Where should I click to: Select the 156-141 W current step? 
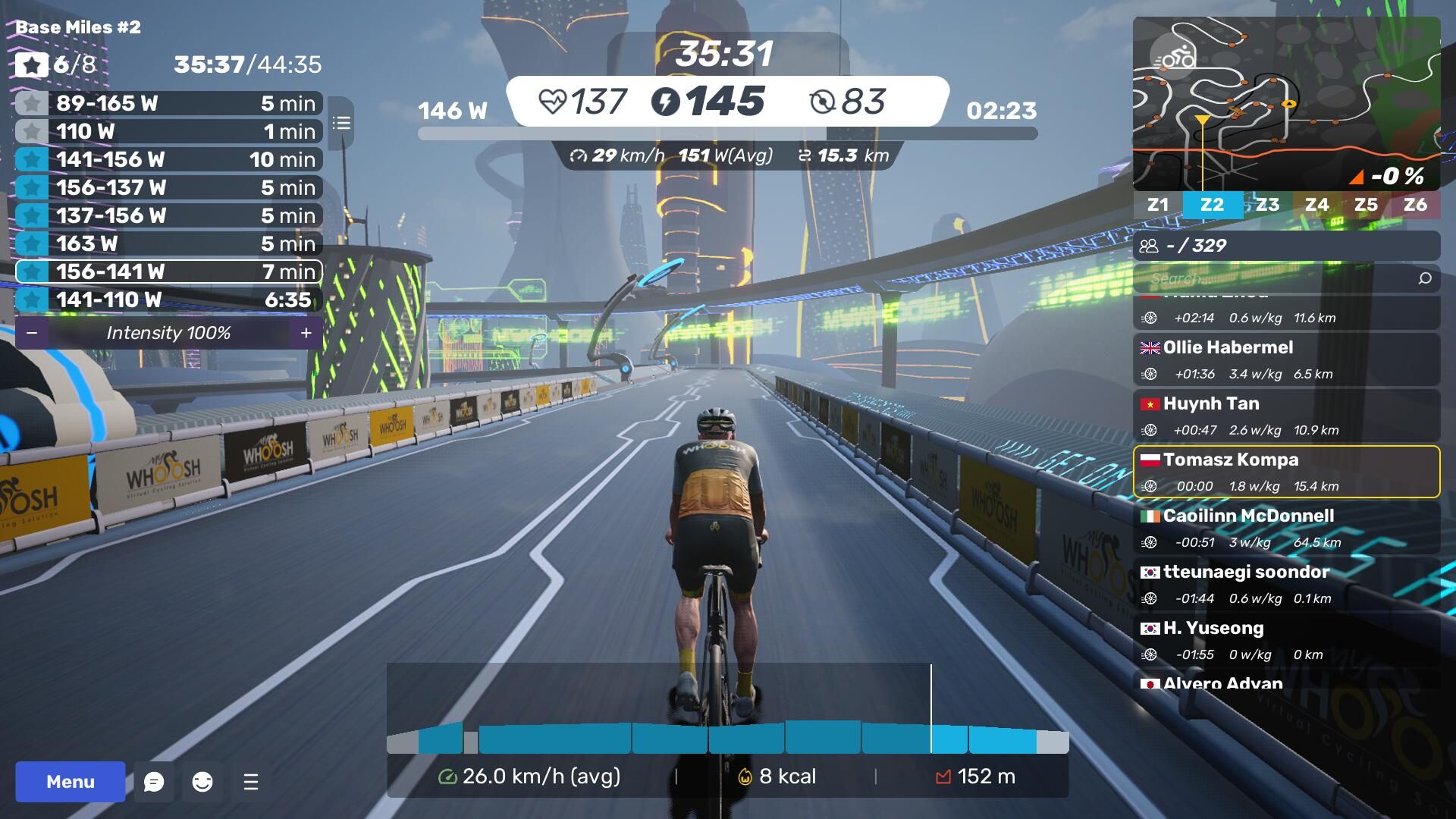click(x=168, y=271)
